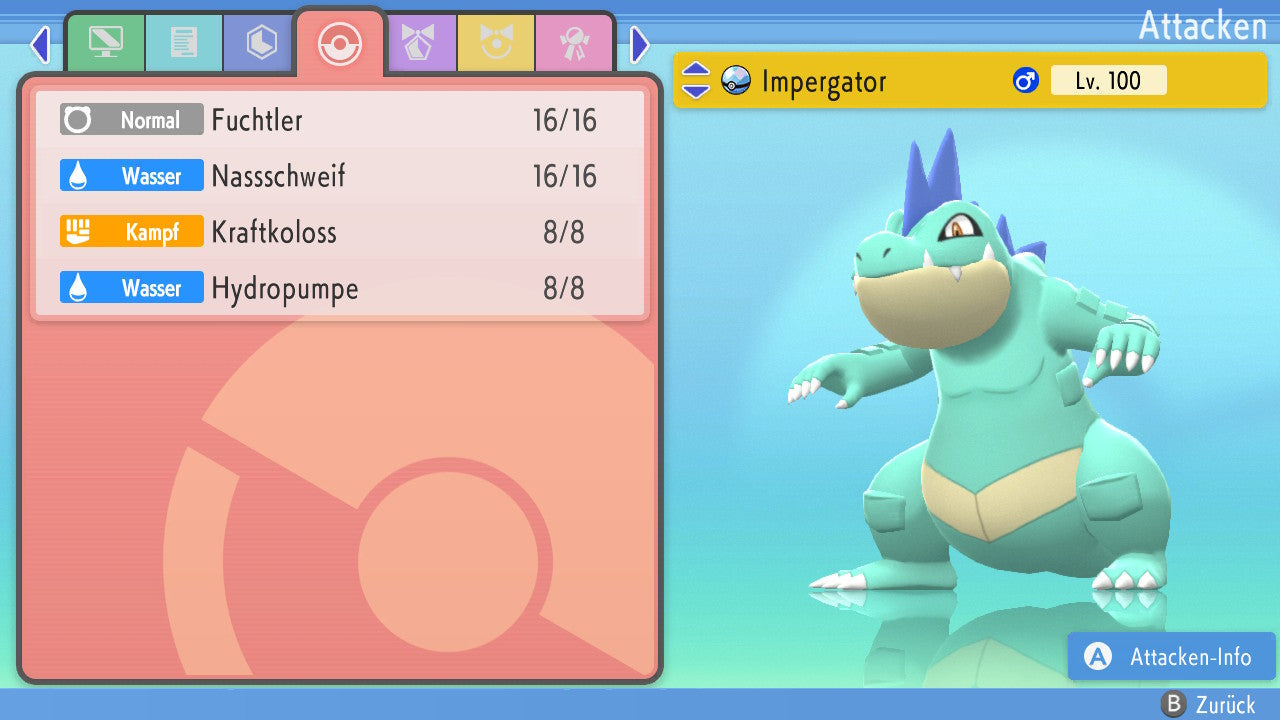Switch to the blue hexagon stats tab
The height and width of the screenshot is (720, 1280).
[x=261, y=43]
